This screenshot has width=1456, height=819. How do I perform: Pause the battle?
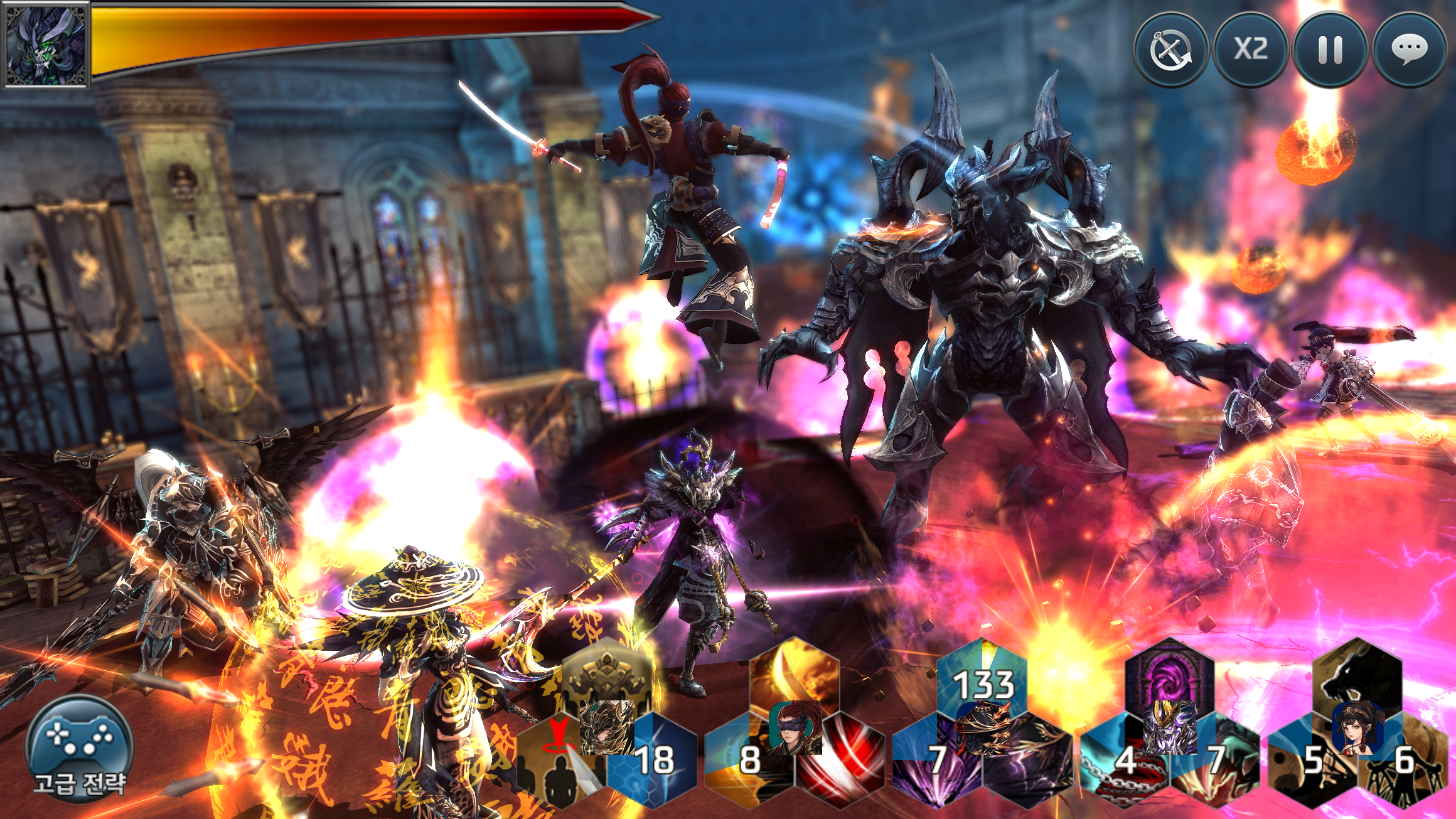[1330, 50]
